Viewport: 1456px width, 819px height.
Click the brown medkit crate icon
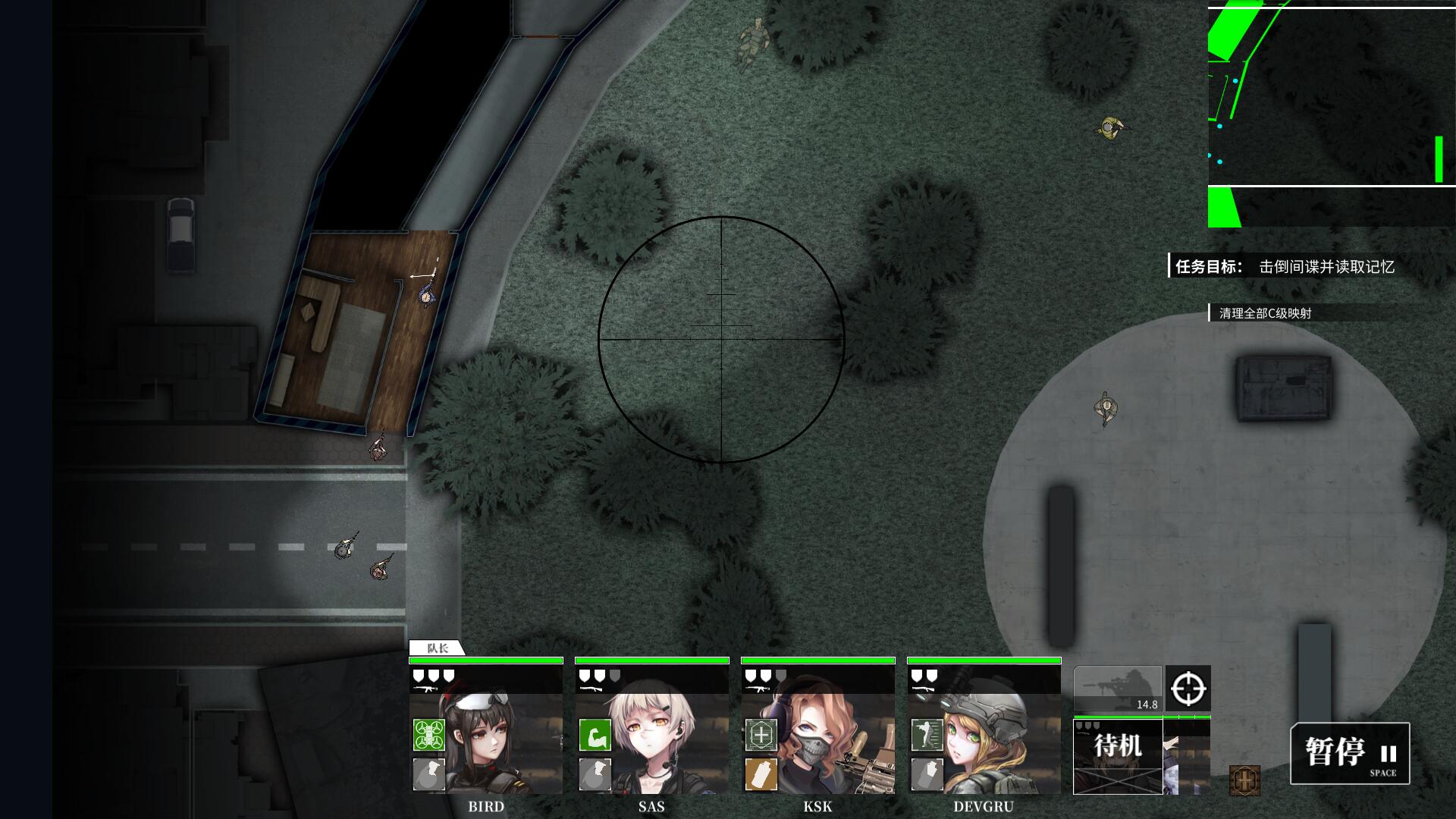1244,780
